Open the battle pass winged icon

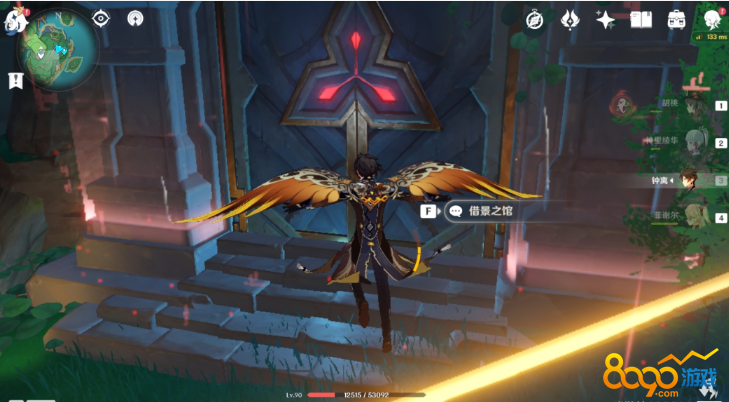[570, 19]
